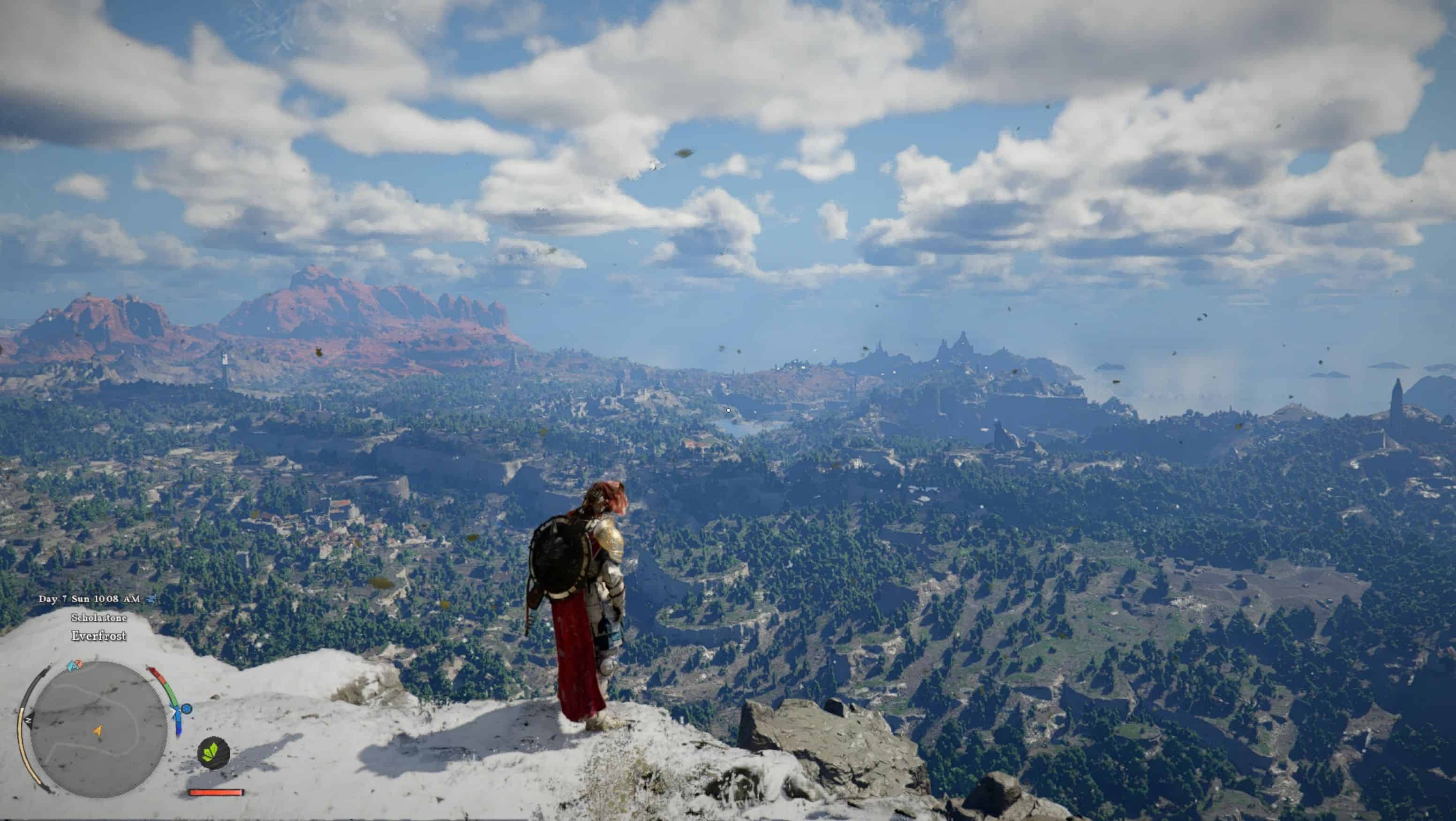
Task: Click the orange player arrow on the minimap
Action: point(98,731)
